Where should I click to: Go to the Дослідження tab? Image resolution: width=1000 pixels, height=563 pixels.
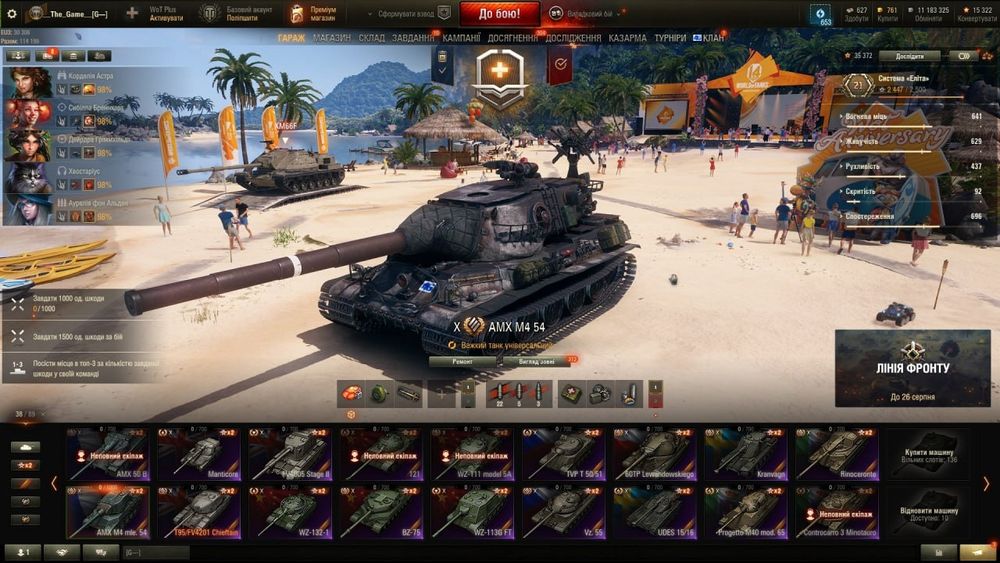(573, 38)
